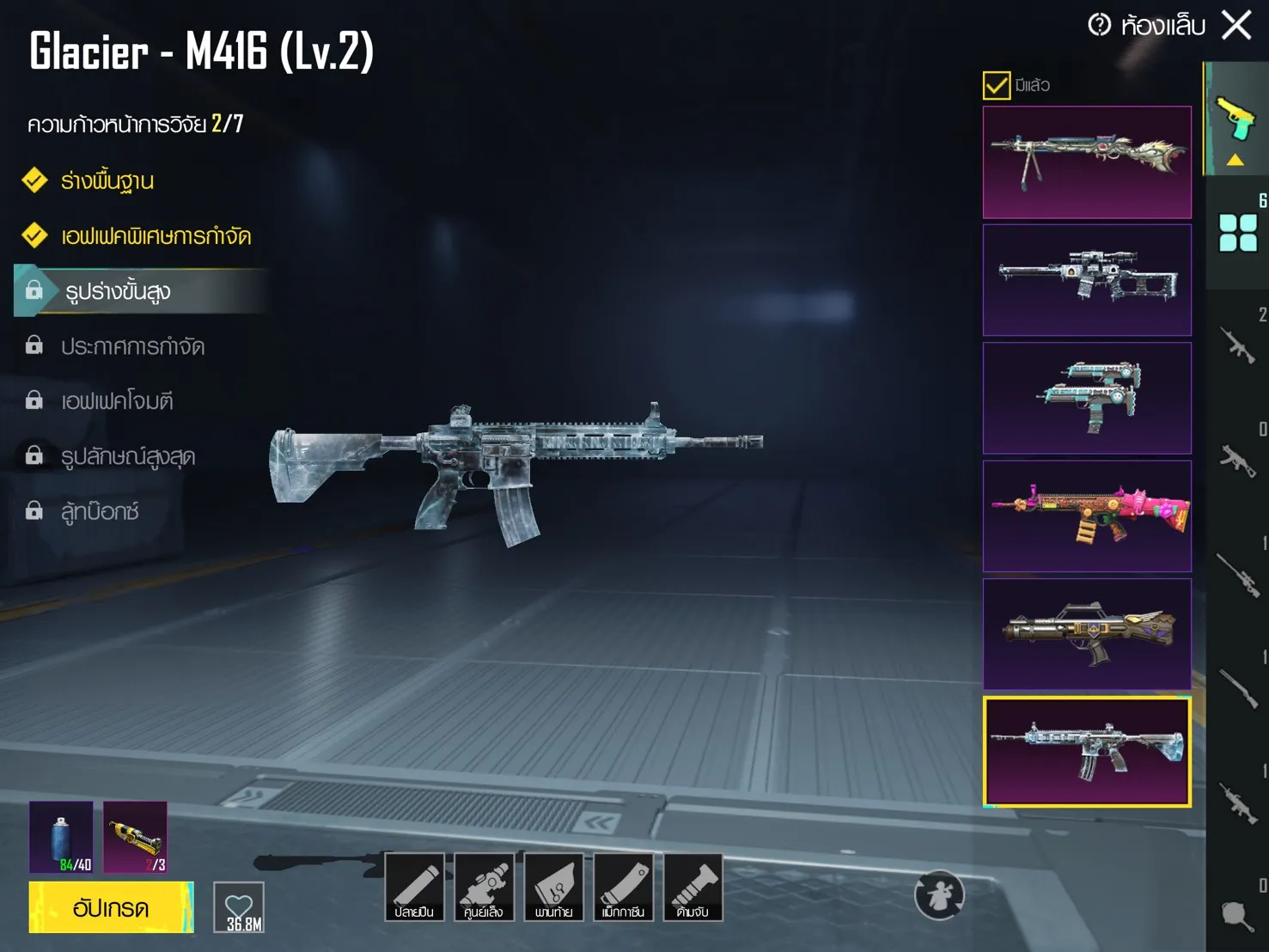Select the locked เอฟเฟคโจมตี stage
1269x952 pixels.
pyautogui.click(x=117, y=401)
